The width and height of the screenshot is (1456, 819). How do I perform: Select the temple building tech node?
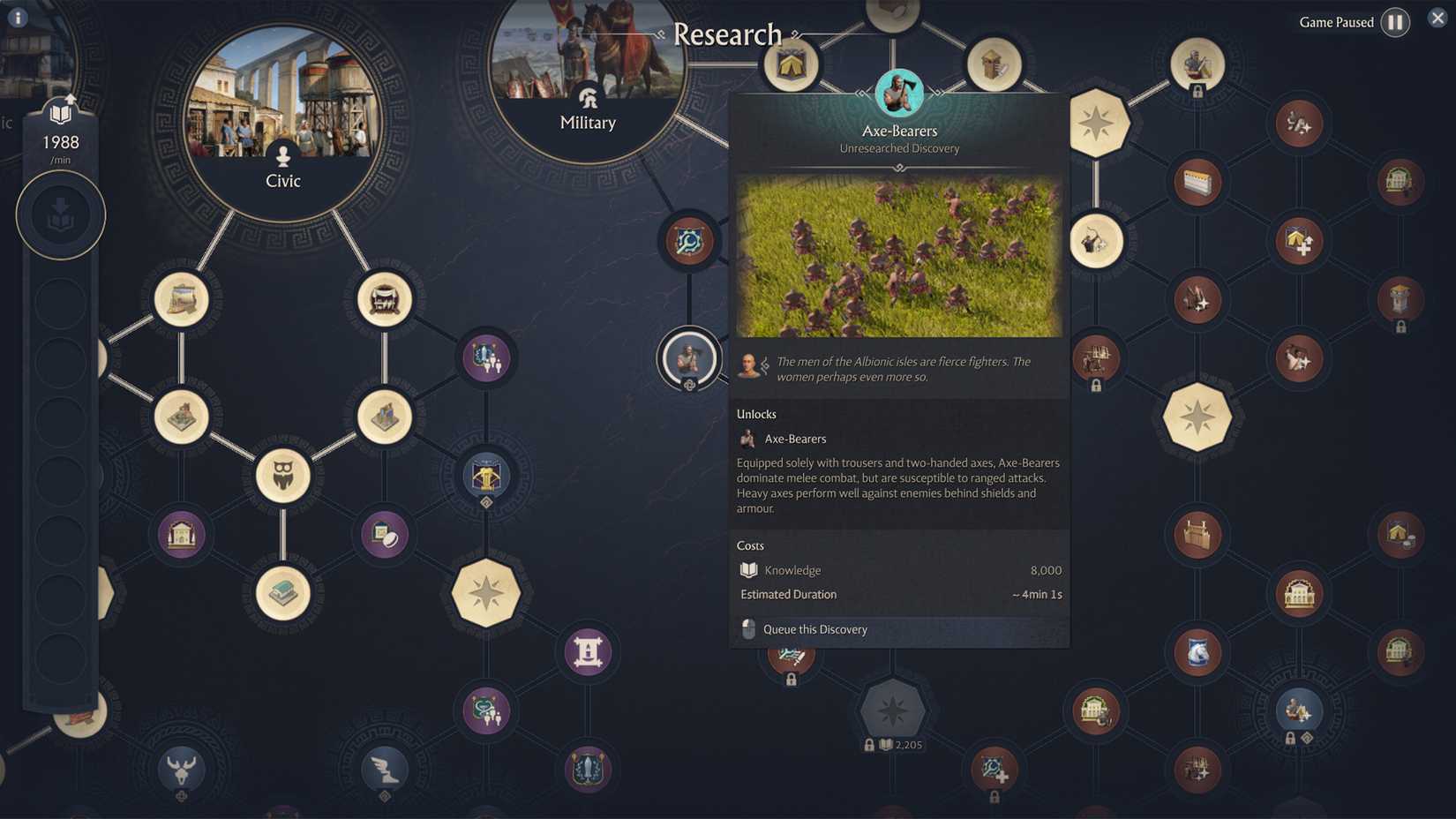click(182, 535)
